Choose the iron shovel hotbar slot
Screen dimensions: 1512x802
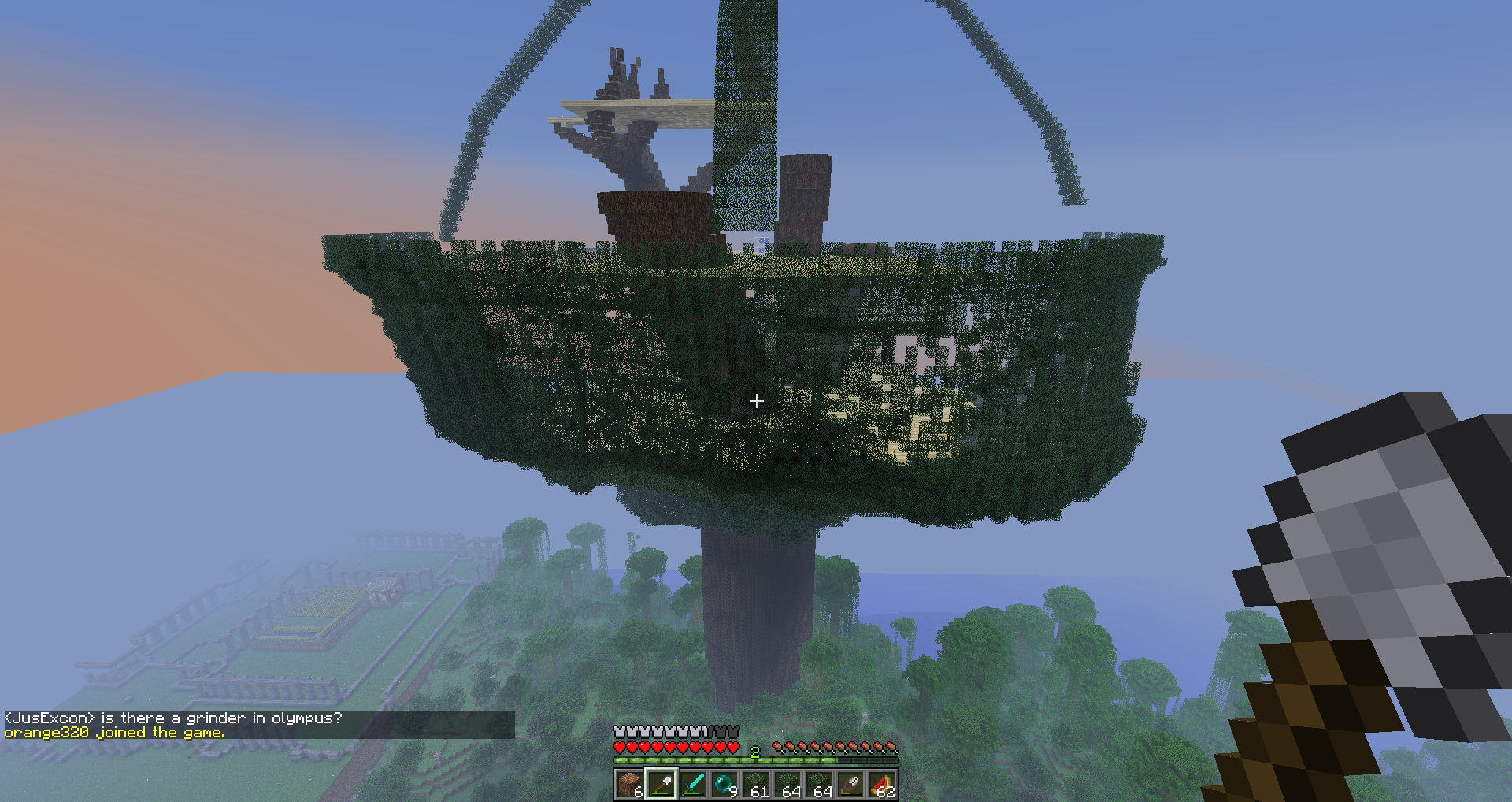(661, 785)
